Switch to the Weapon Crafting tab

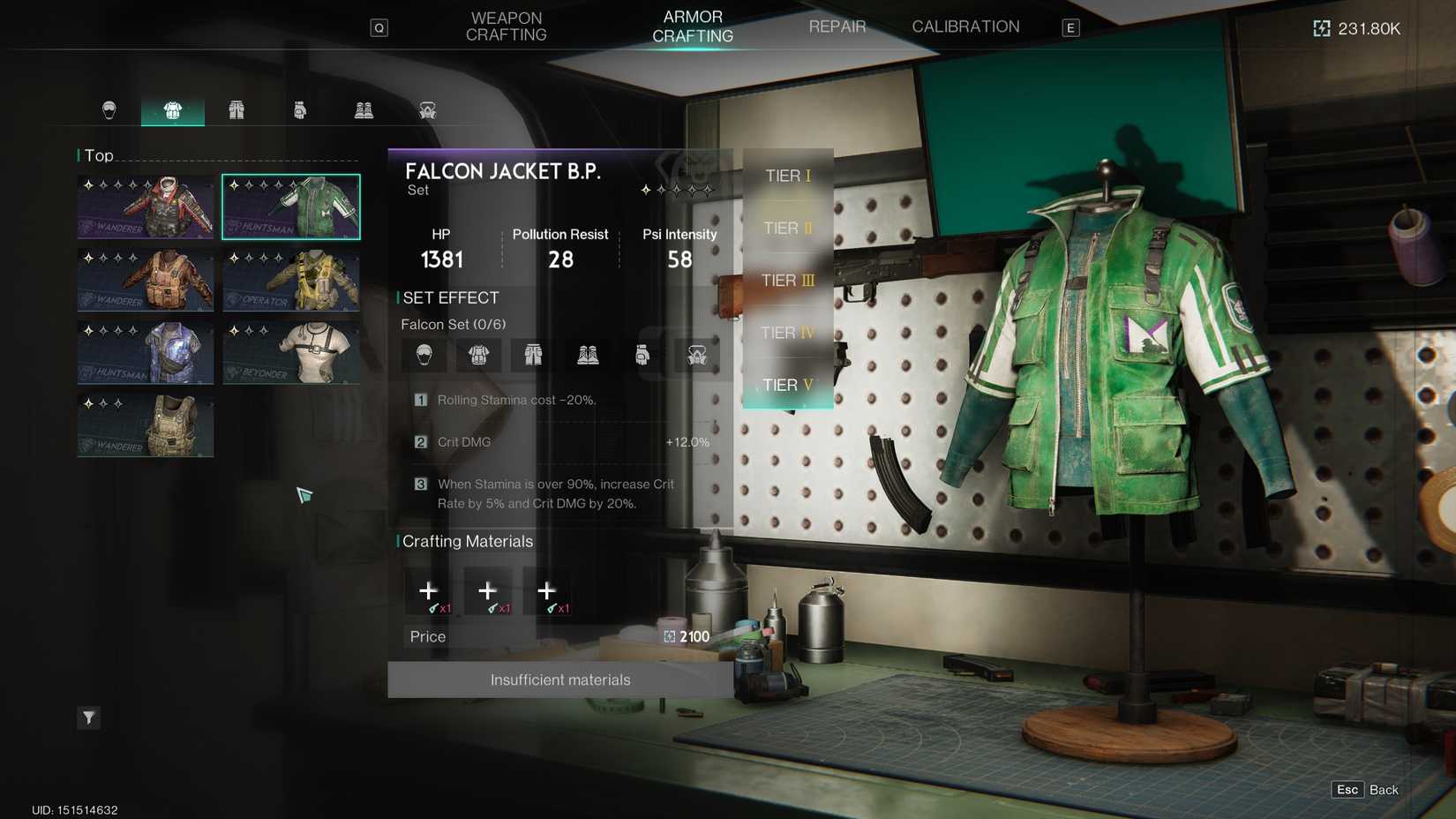click(x=506, y=26)
